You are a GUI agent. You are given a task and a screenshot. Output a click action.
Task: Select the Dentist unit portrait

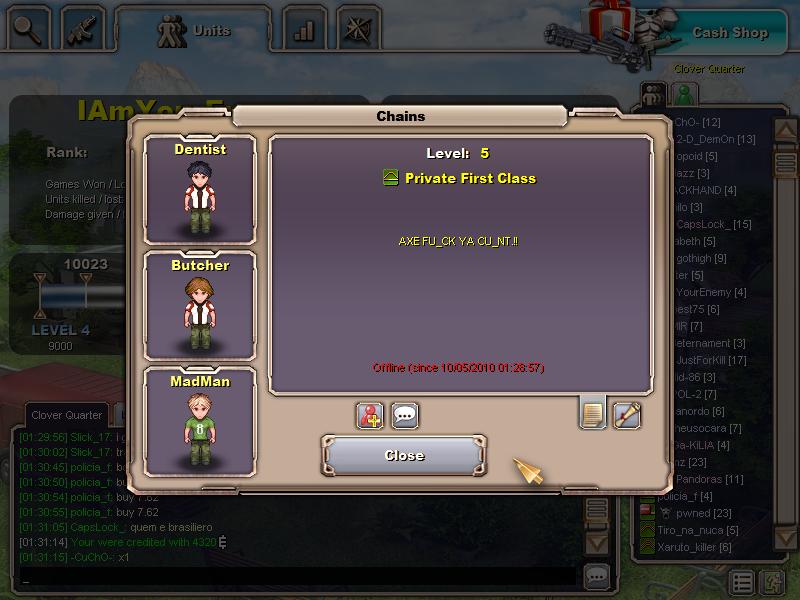pos(200,190)
